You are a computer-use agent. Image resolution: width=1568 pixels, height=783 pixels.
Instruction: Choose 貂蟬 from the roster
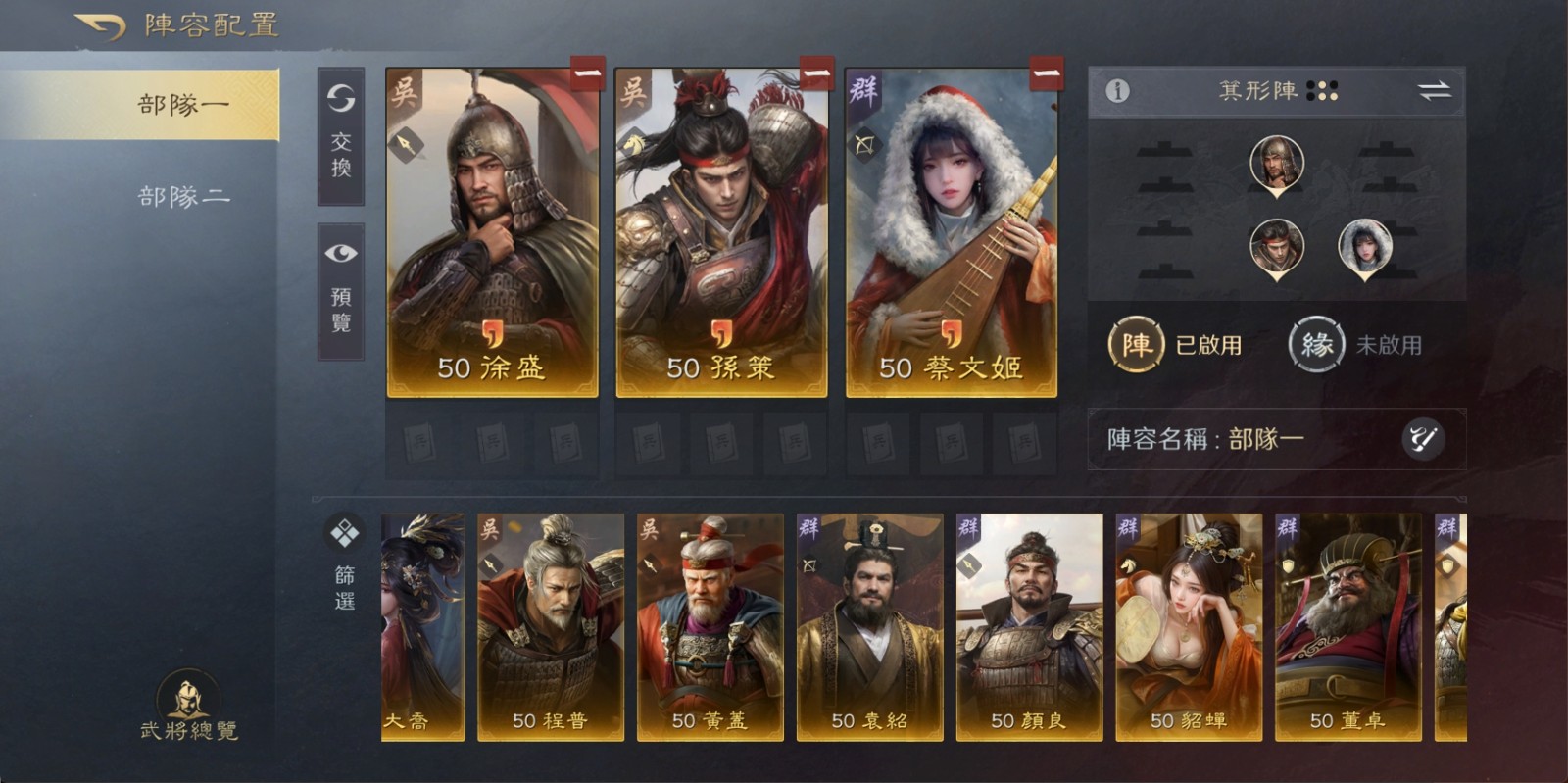1189,626
